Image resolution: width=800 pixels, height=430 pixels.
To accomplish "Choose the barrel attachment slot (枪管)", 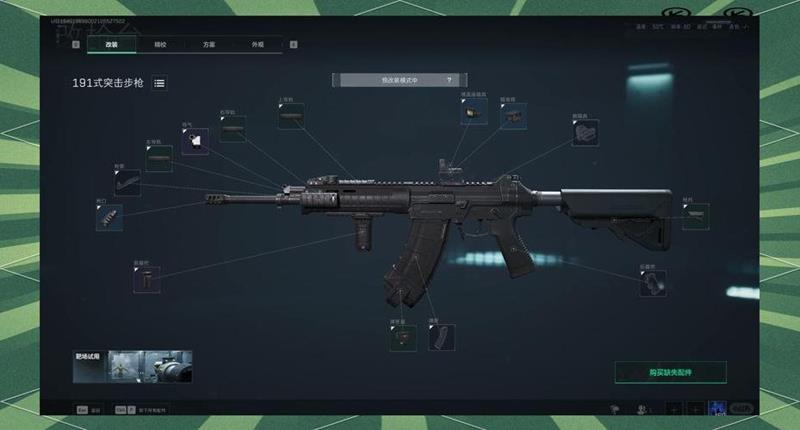I will click(x=127, y=182).
